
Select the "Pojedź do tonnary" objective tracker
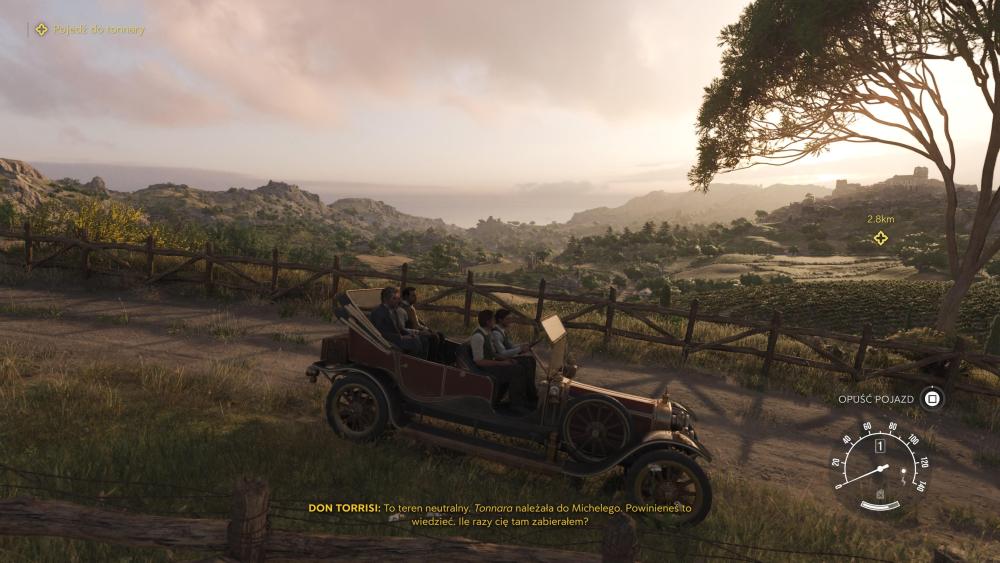point(90,30)
